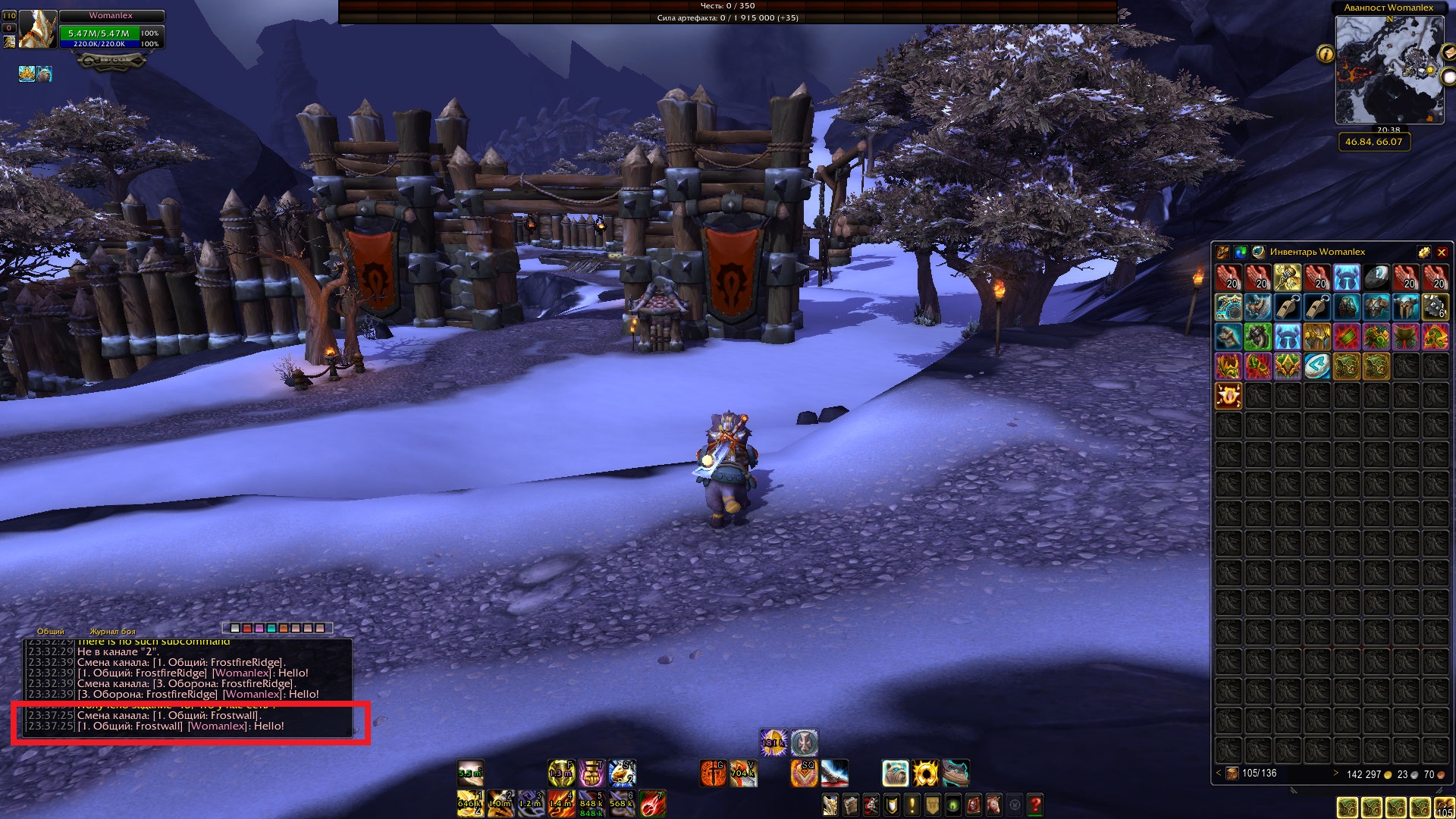Use the orange cross ability bound to G

[x=713, y=773]
